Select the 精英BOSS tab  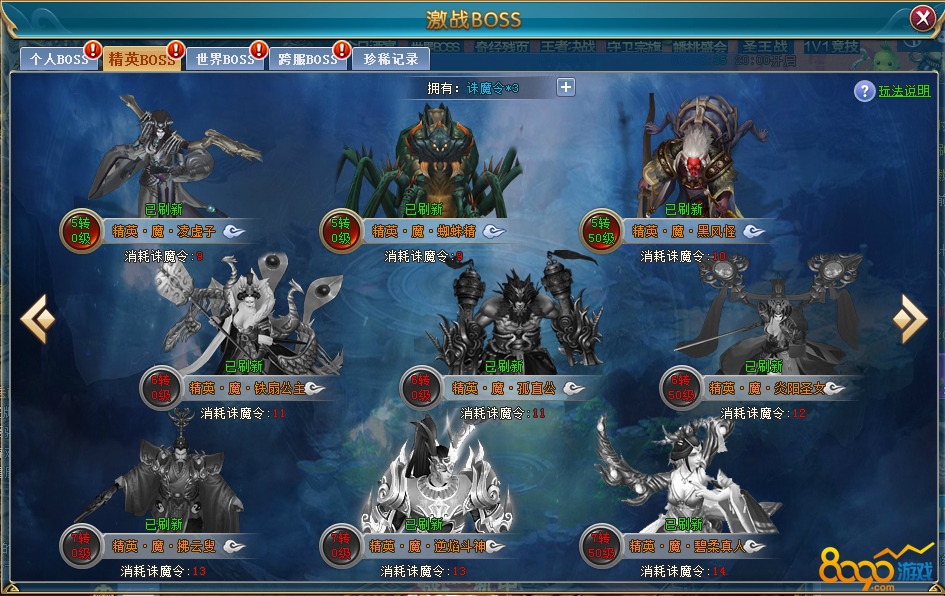point(141,59)
